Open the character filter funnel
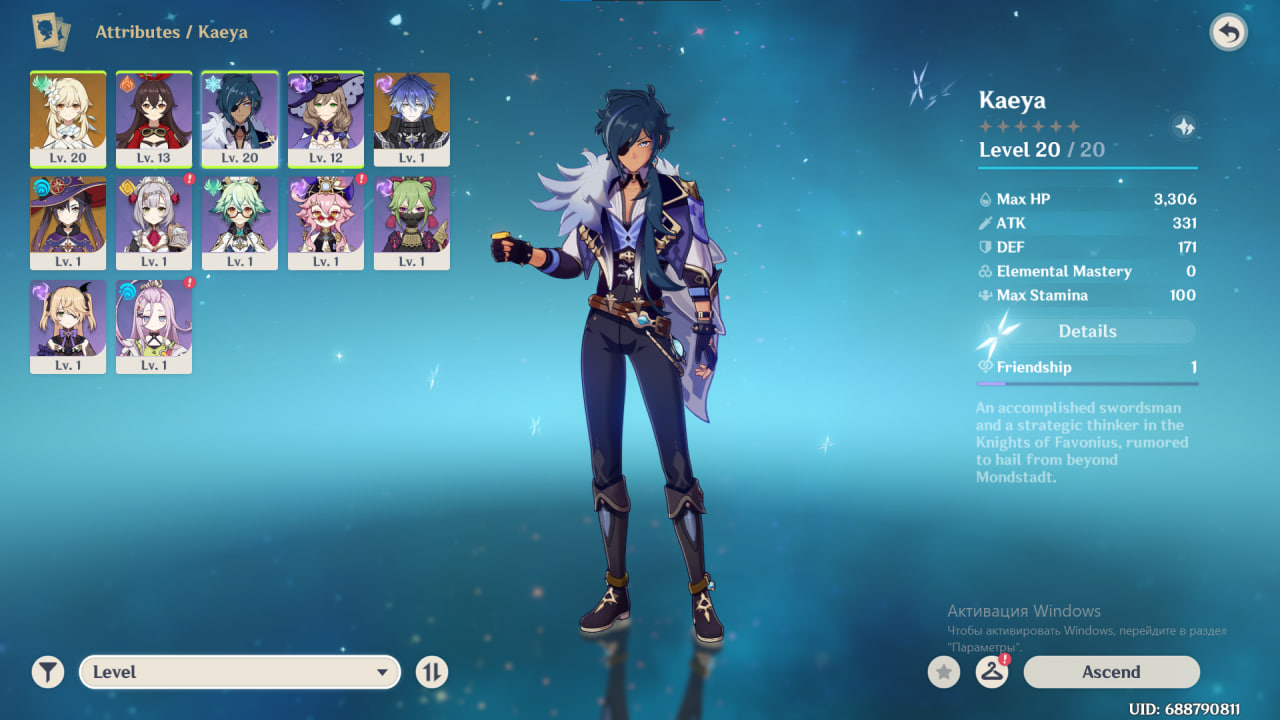The image size is (1280, 720). 47,672
